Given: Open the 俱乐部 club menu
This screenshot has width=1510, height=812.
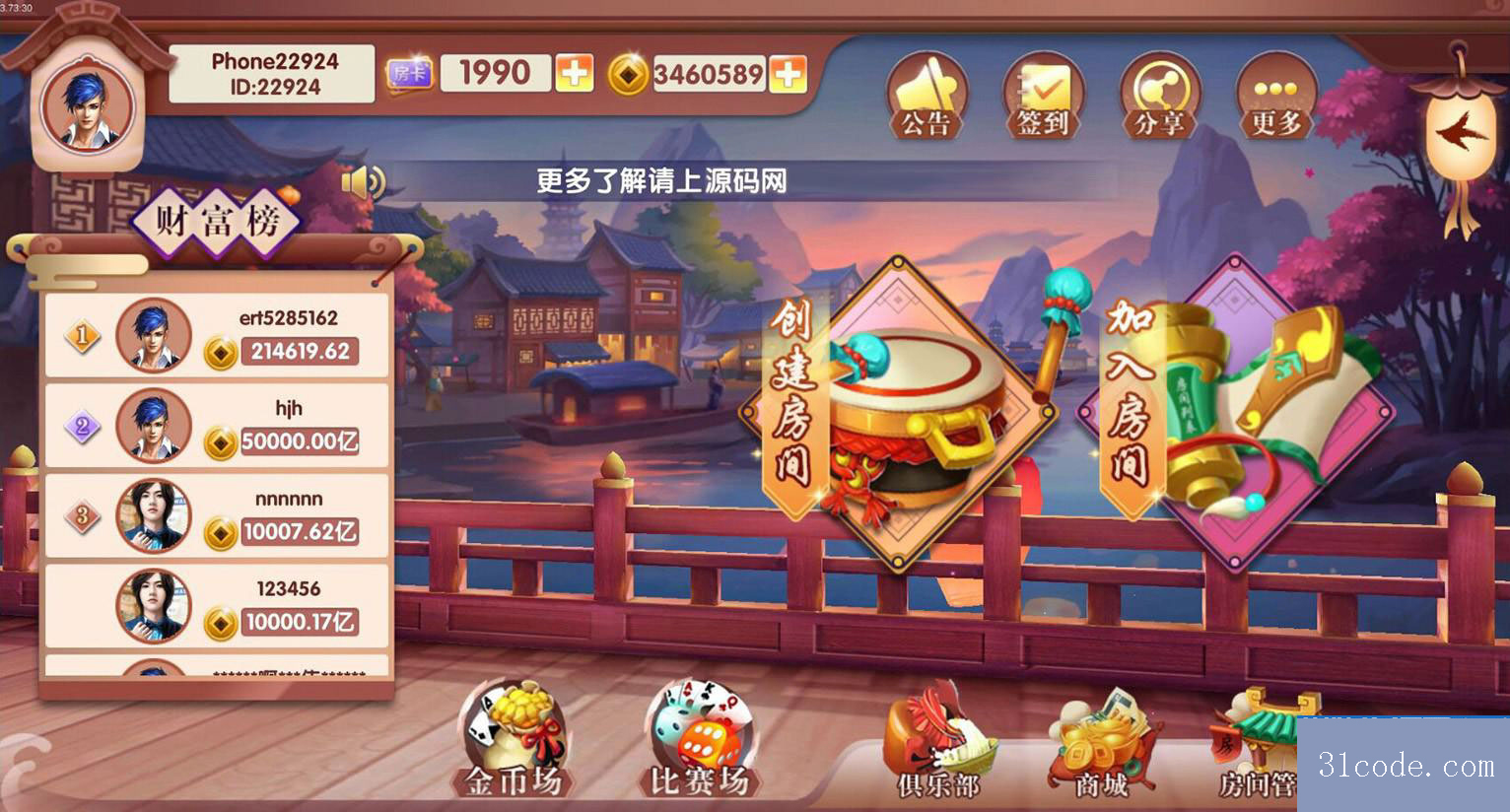Looking at the screenshot, I should coord(936,747).
